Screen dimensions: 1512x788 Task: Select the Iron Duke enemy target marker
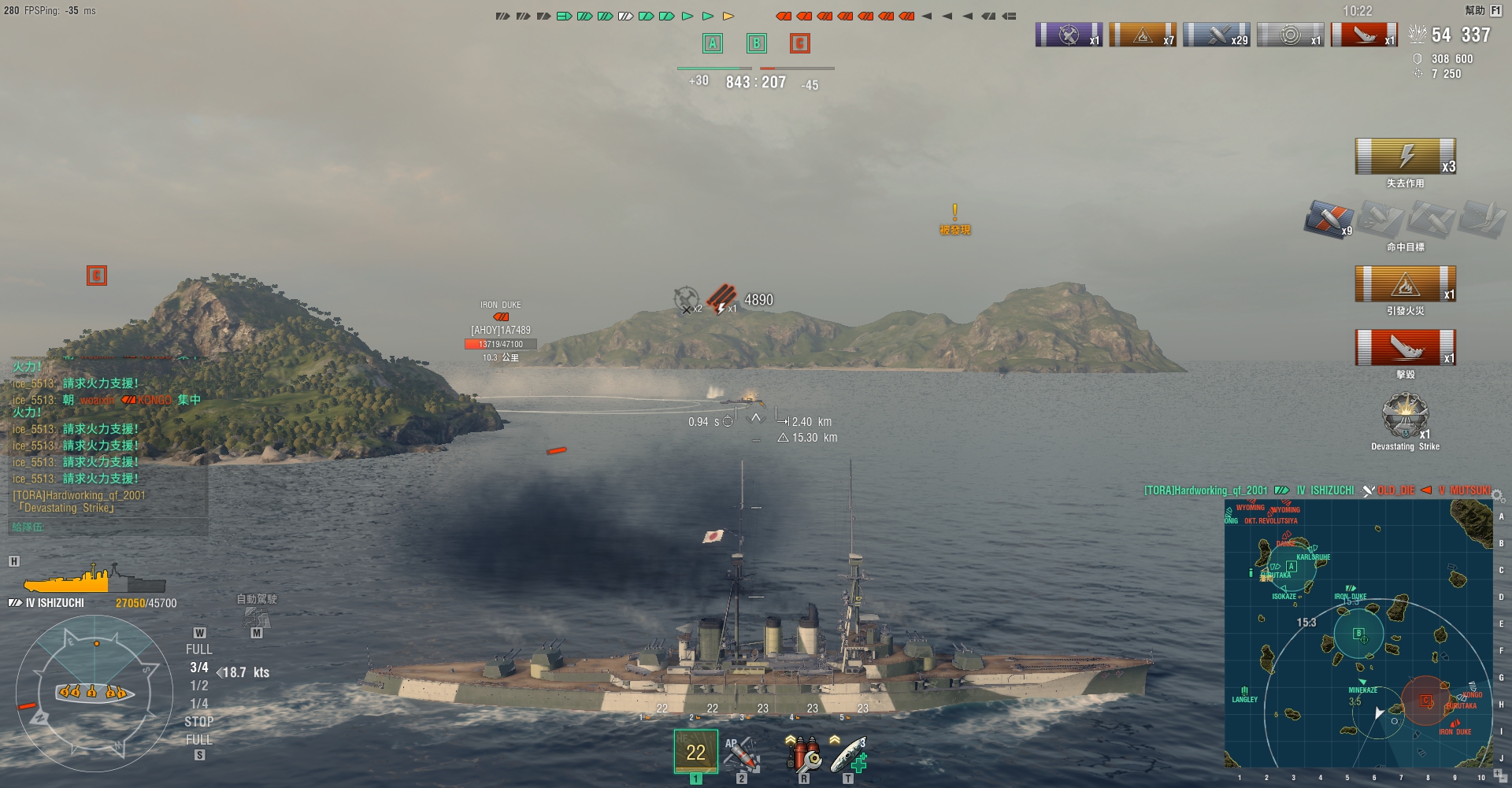click(501, 316)
